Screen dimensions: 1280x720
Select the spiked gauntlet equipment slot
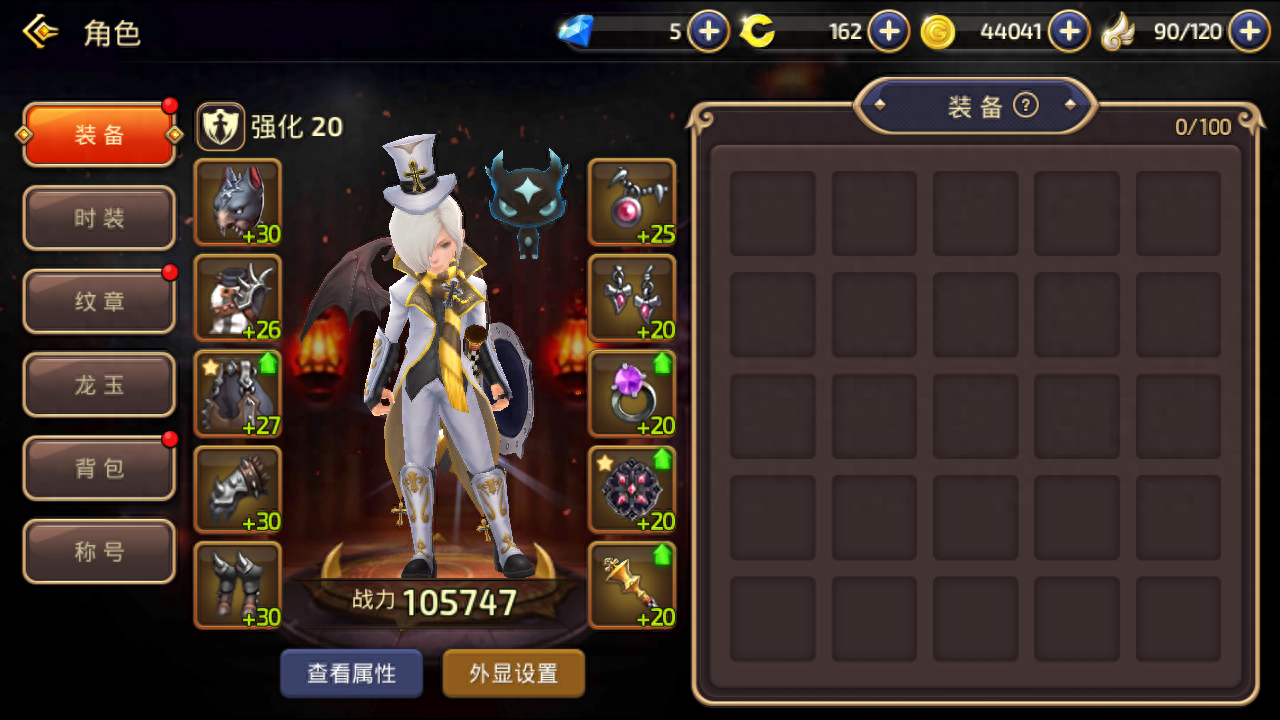pyautogui.click(x=238, y=489)
